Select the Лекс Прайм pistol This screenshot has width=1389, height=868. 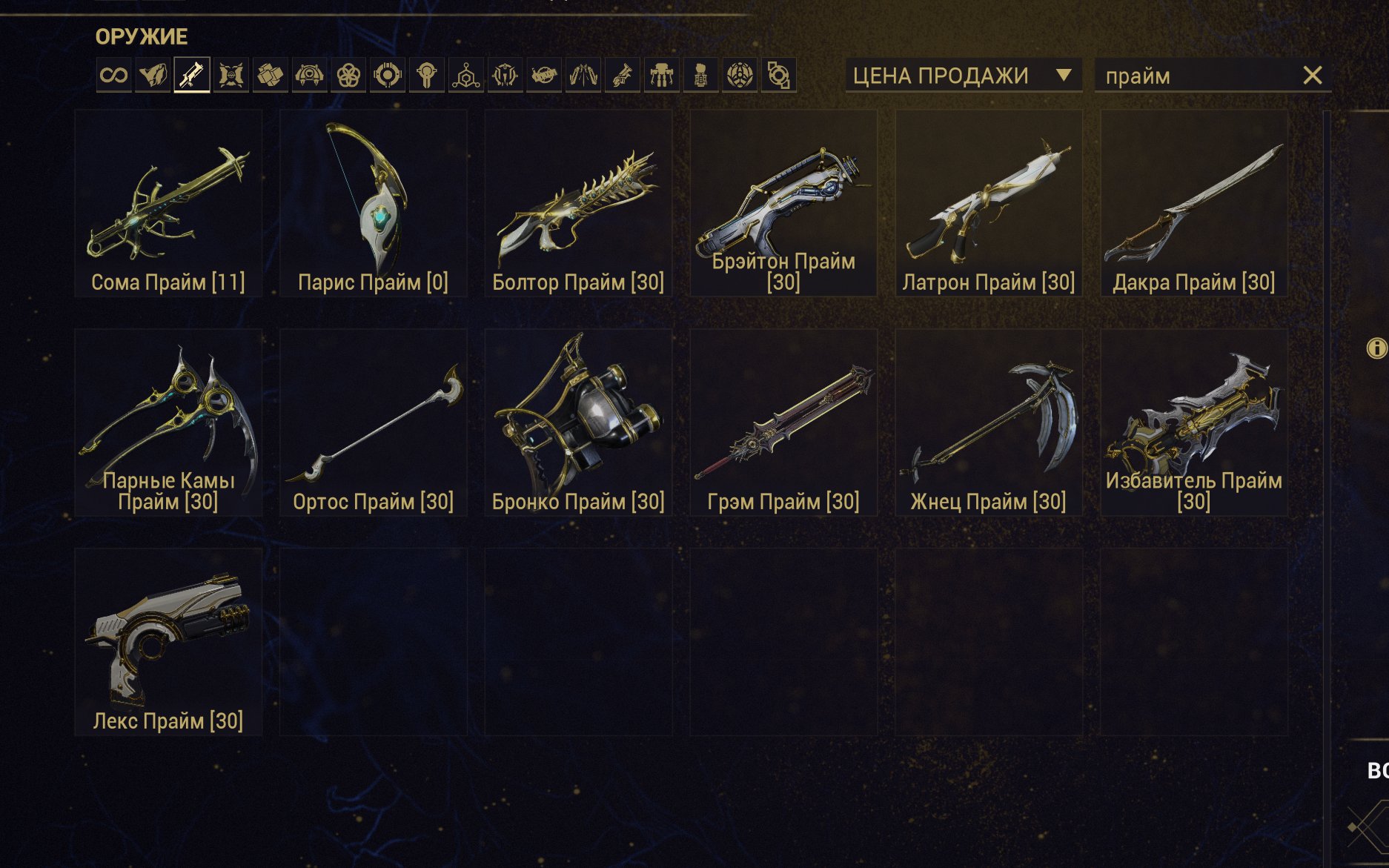tap(168, 642)
